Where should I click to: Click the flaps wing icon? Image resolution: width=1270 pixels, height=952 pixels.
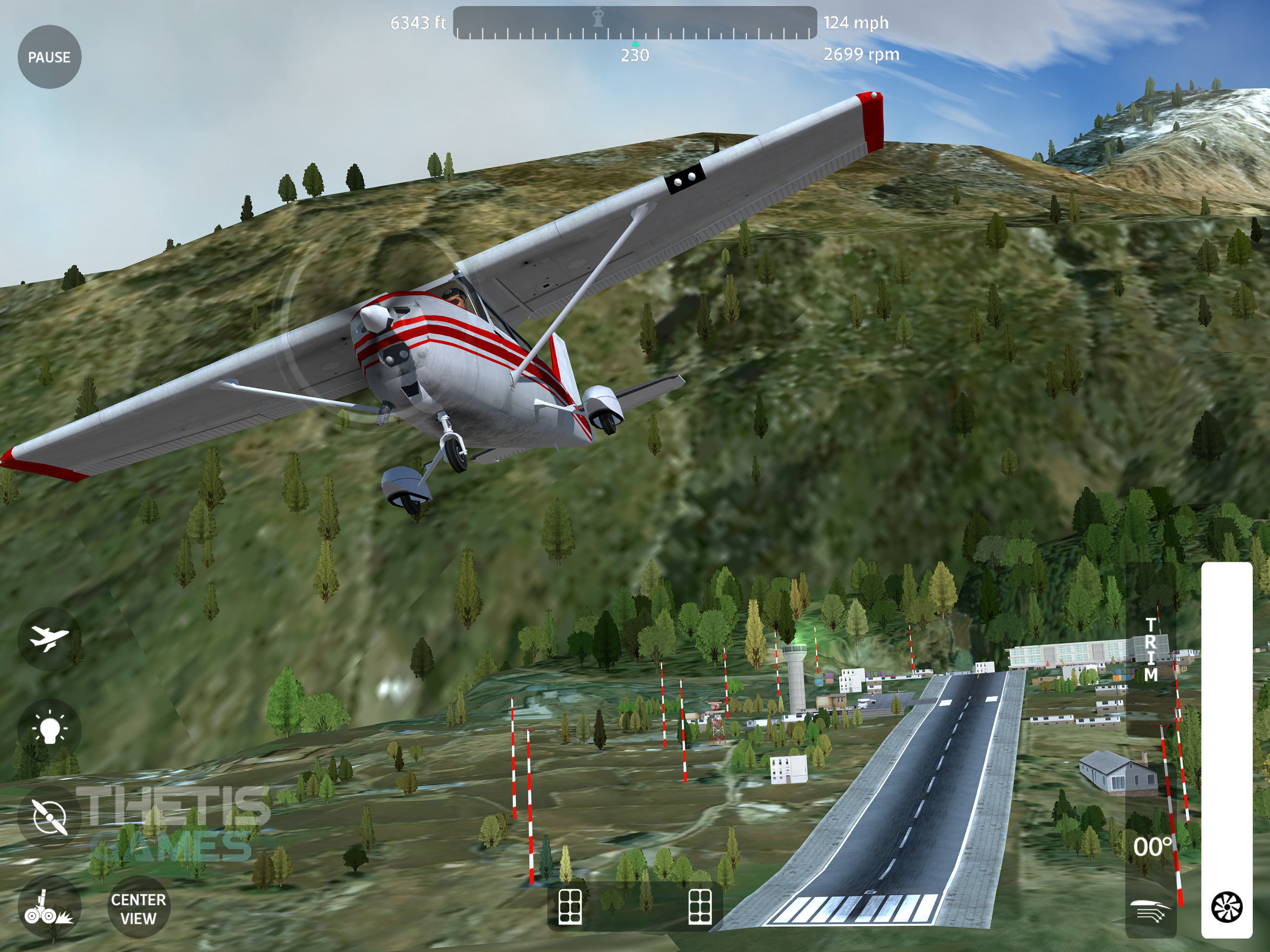[1151, 911]
